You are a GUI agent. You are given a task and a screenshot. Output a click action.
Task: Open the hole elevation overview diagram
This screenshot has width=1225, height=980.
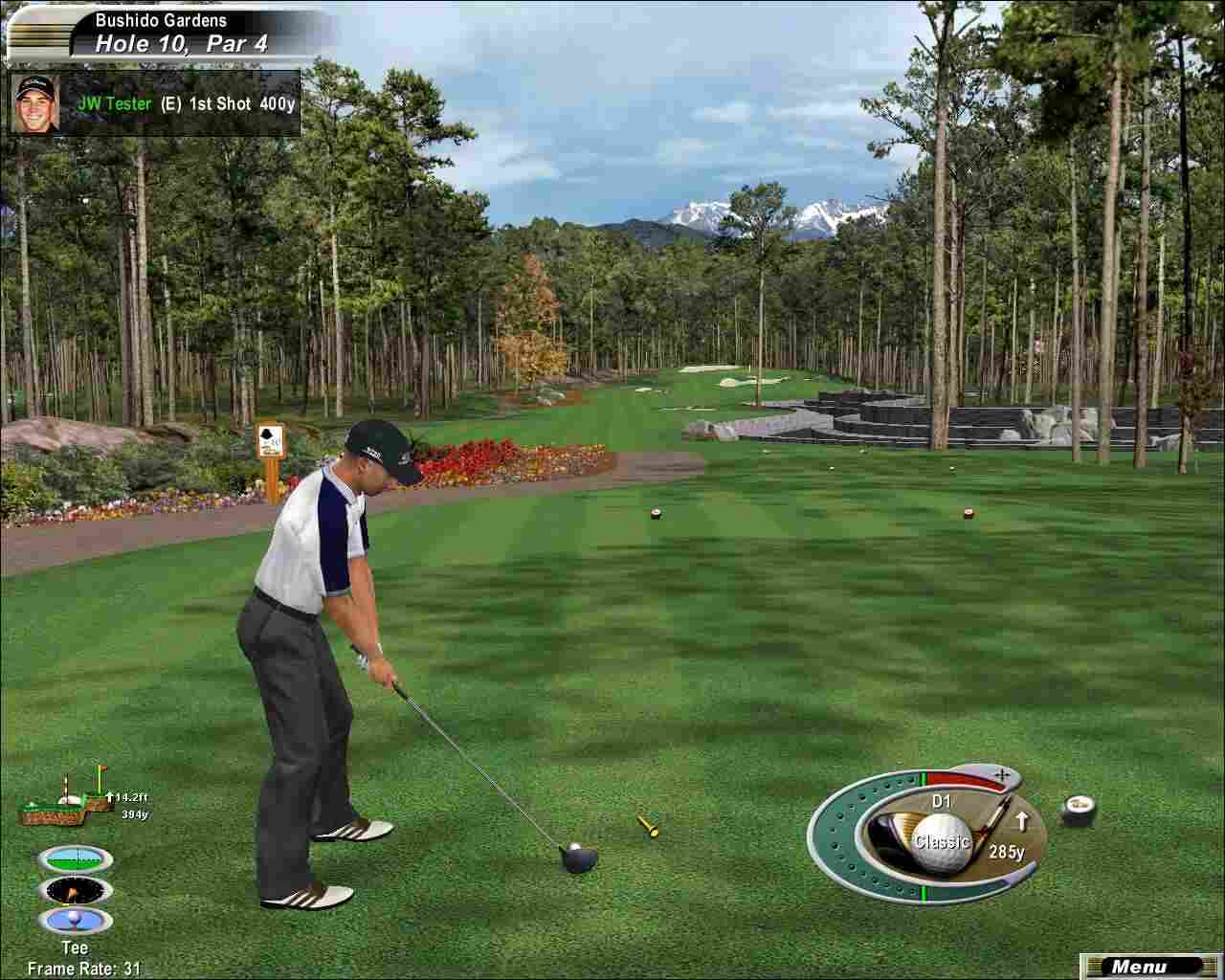(69, 796)
